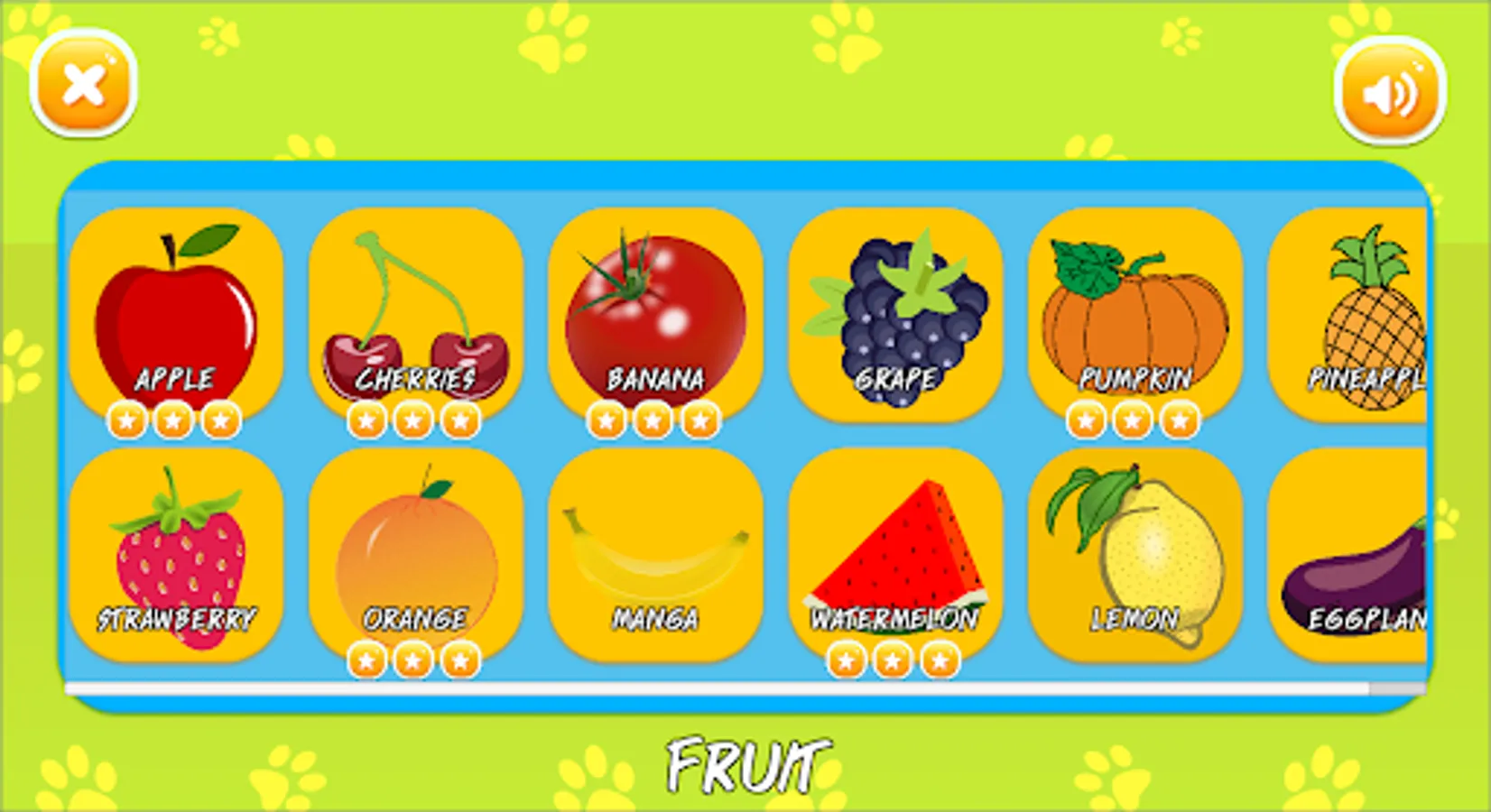Image resolution: width=1491 pixels, height=812 pixels.
Task: Click the horizontal scrollbar below the fruit grid
Action: [x=722, y=687]
